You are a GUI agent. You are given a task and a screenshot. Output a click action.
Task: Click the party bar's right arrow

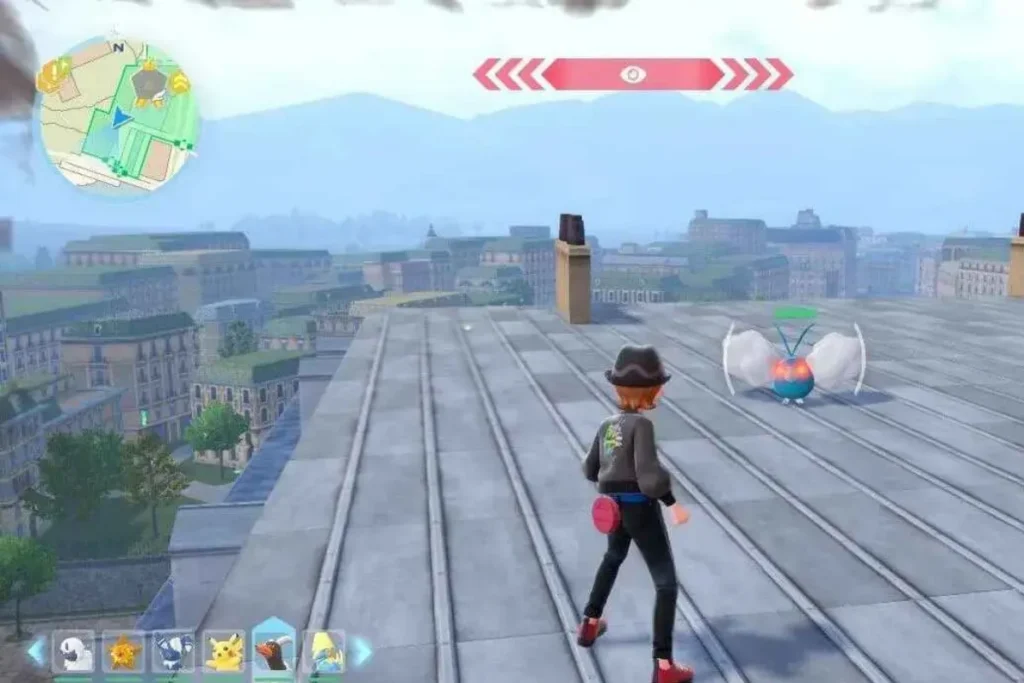point(361,651)
